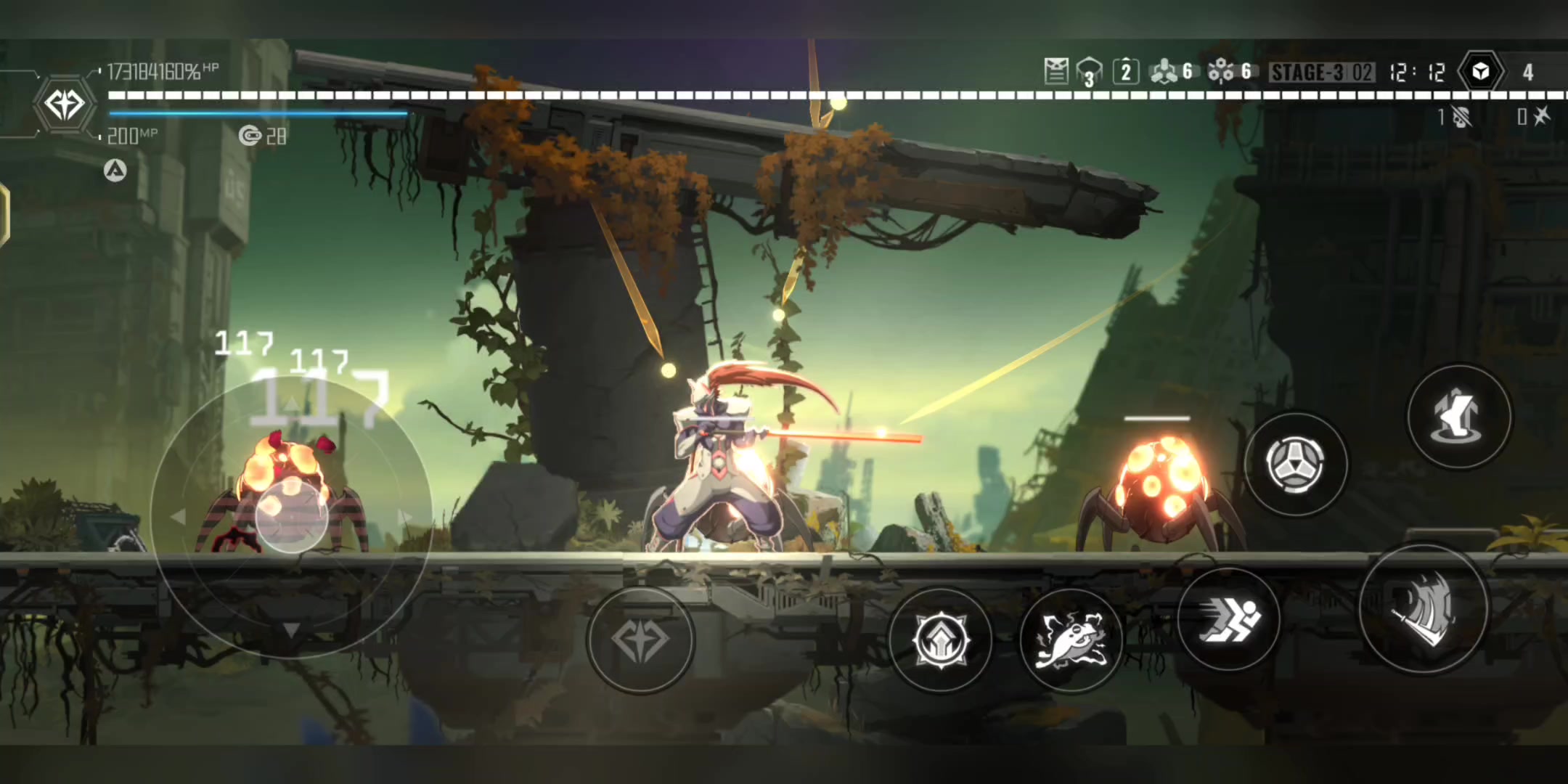
Task: Activate the running figure dash button
Action: 1228,618
